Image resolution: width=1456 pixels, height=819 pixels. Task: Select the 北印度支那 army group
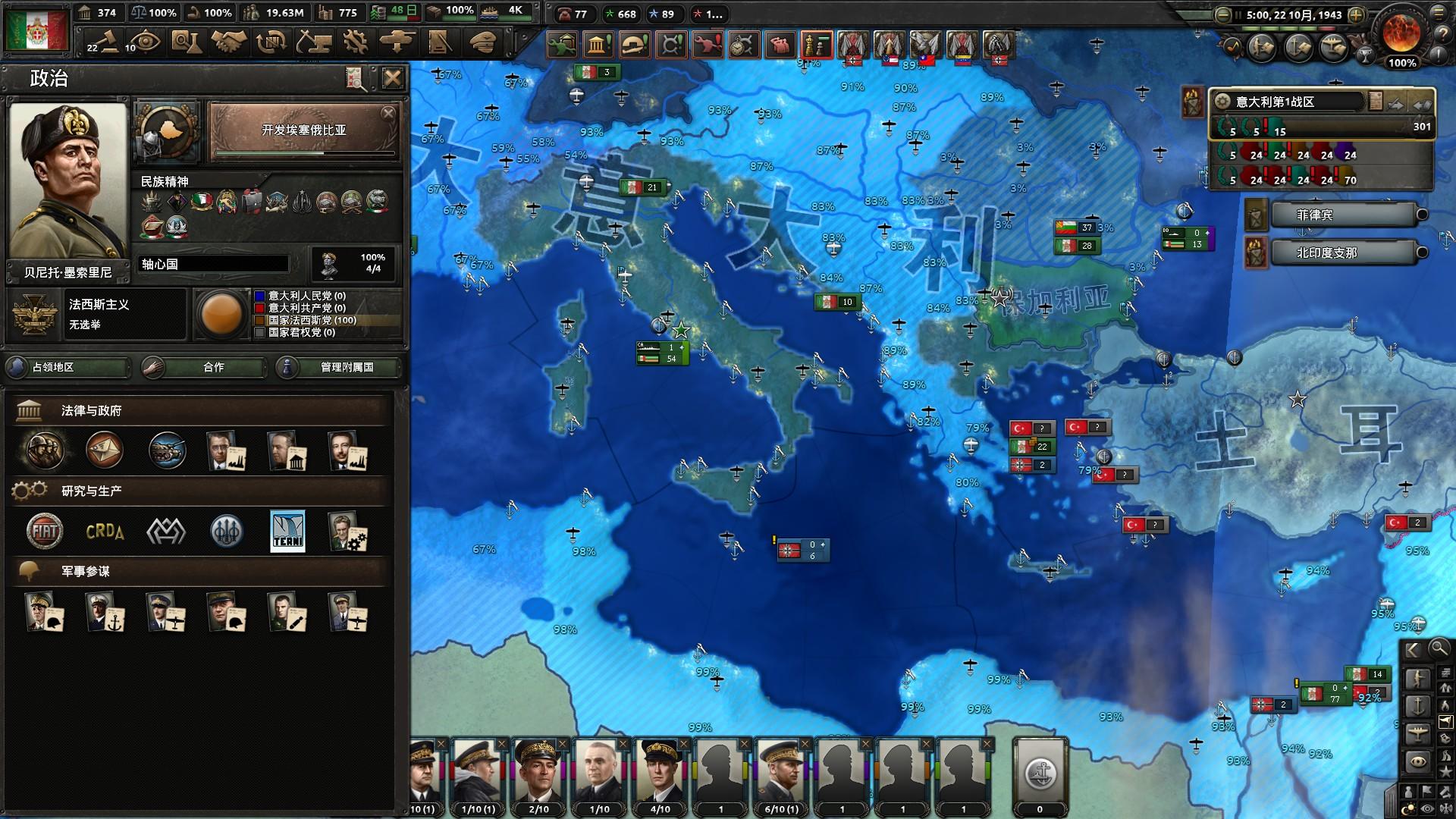click(1342, 253)
